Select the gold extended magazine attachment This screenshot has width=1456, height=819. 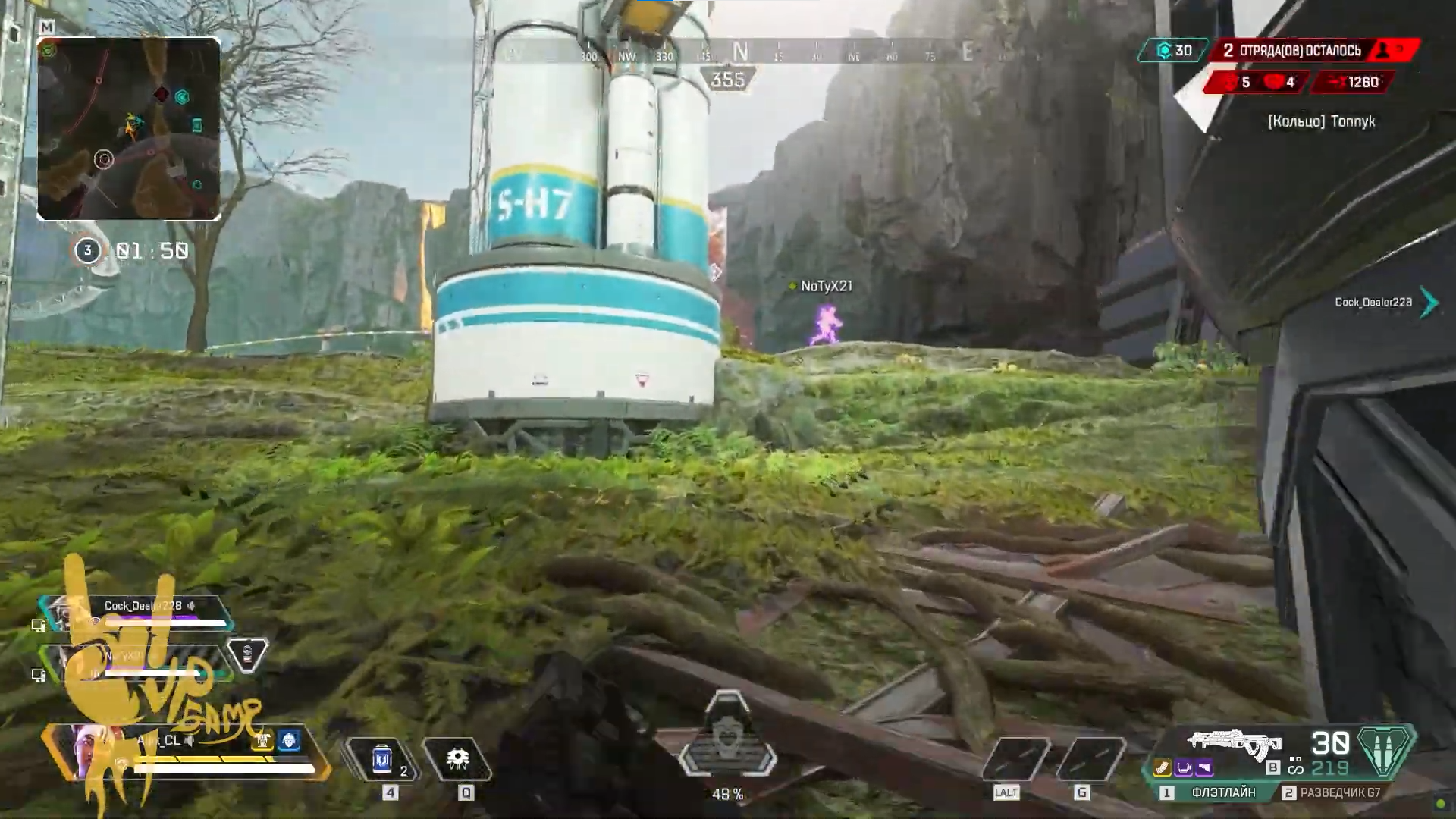pos(1163,769)
